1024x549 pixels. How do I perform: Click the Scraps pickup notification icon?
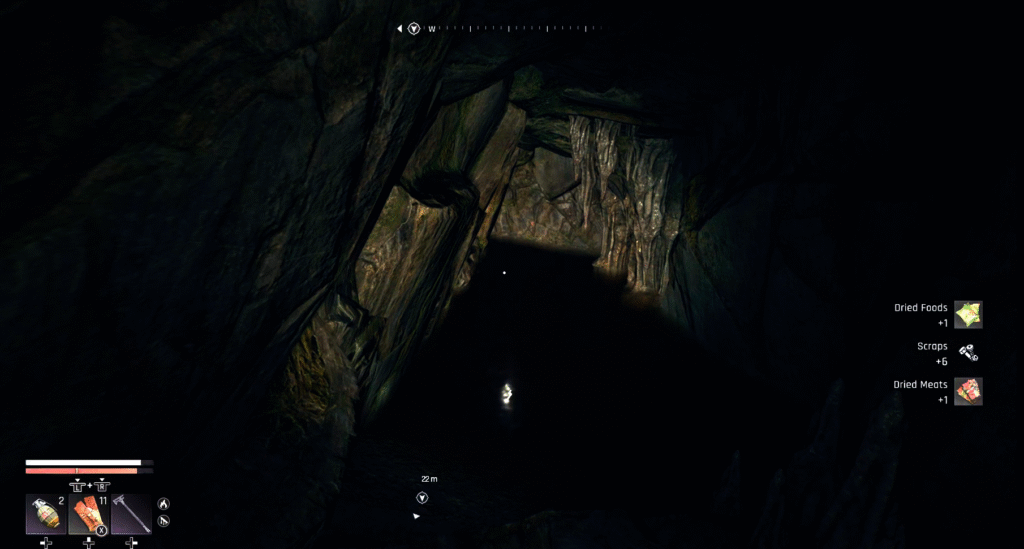tap(968, 353)
